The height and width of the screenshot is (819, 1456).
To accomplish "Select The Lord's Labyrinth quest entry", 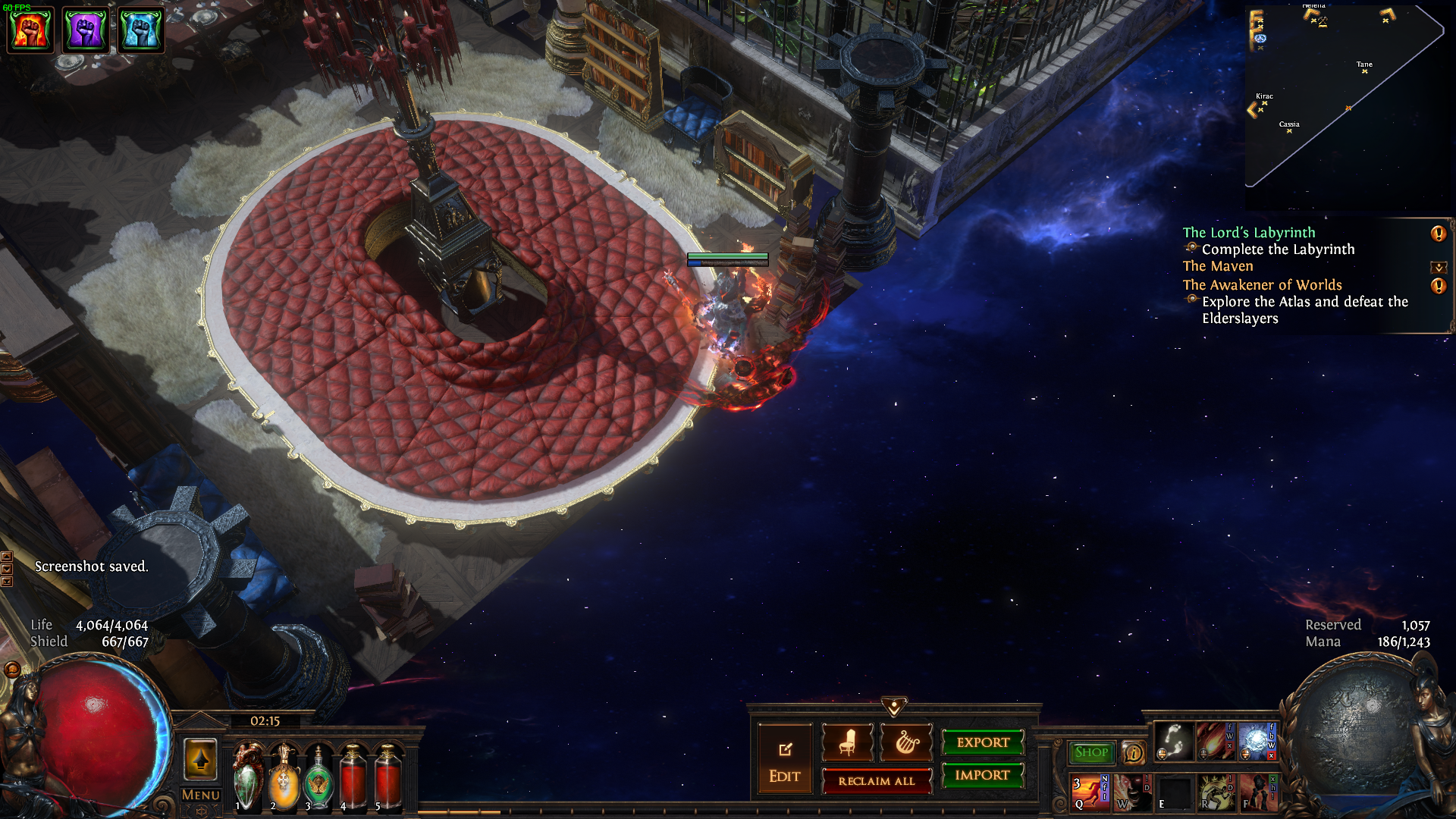I will coord(1248,233).
